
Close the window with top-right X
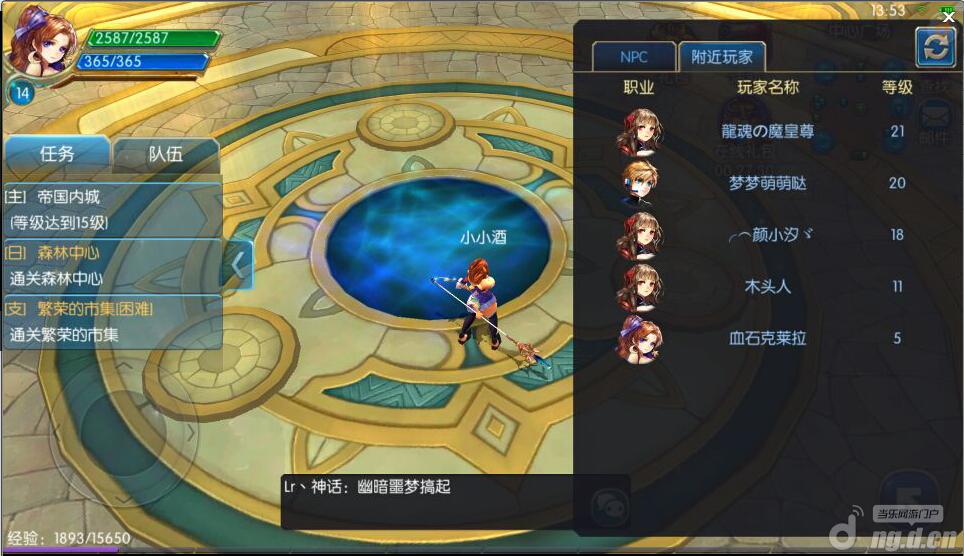(948, 16)
